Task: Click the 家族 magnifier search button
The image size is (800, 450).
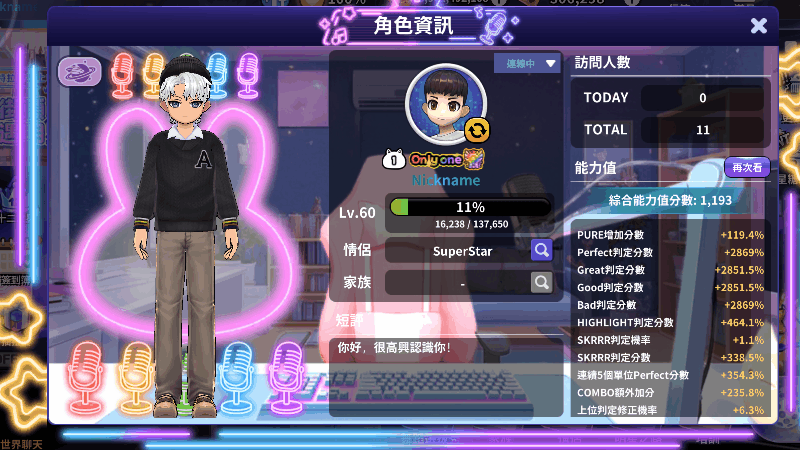Action: (541, 283)
